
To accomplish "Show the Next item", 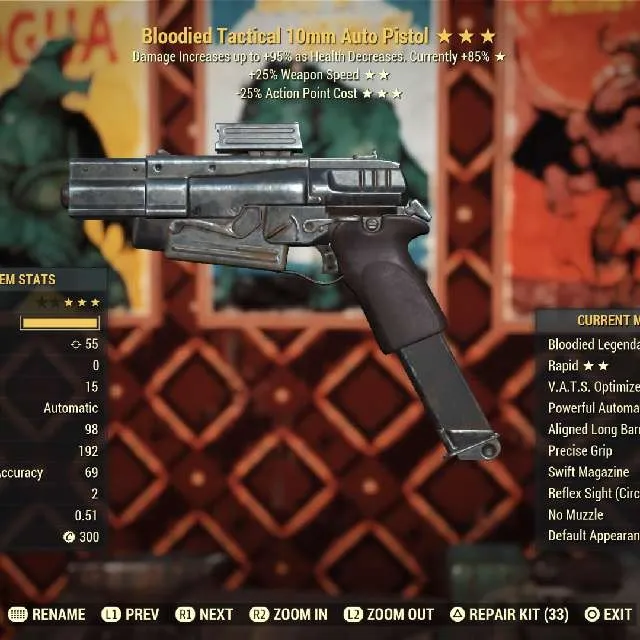I will pos(205,615).
